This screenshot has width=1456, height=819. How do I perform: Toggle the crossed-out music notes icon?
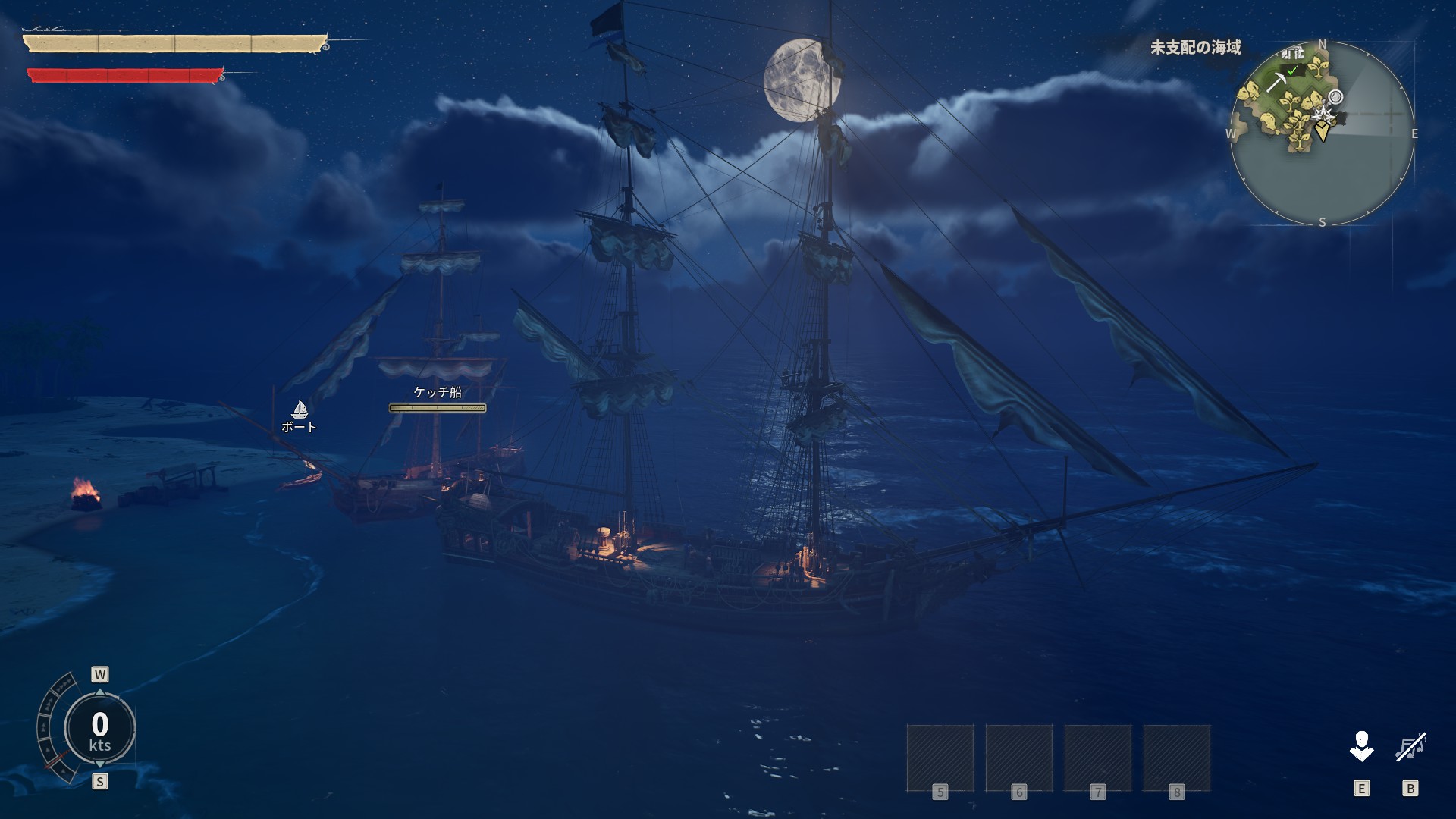click(x=1410, y=747)
